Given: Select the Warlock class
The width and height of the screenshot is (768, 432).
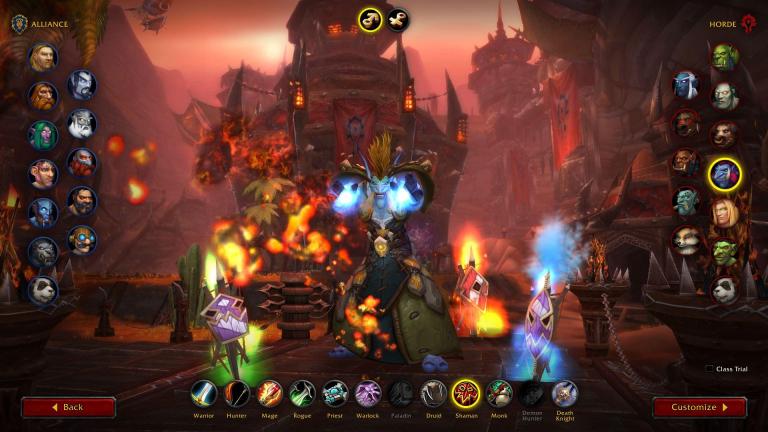Looking at the screenshot, I should click(x=368, y=393).
